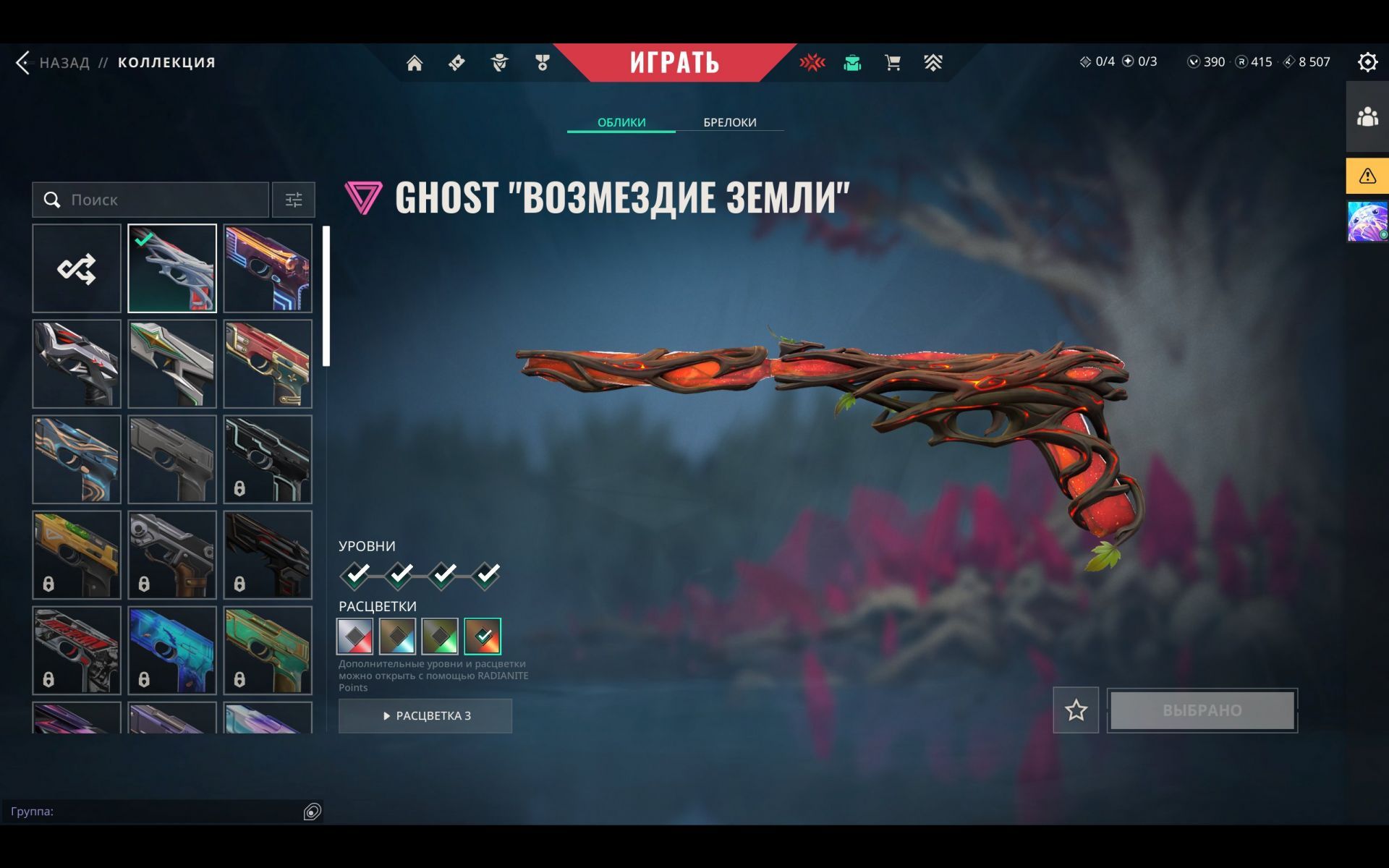
Task: Choose the green color variant swatch
Action: [x=440, y=636]
